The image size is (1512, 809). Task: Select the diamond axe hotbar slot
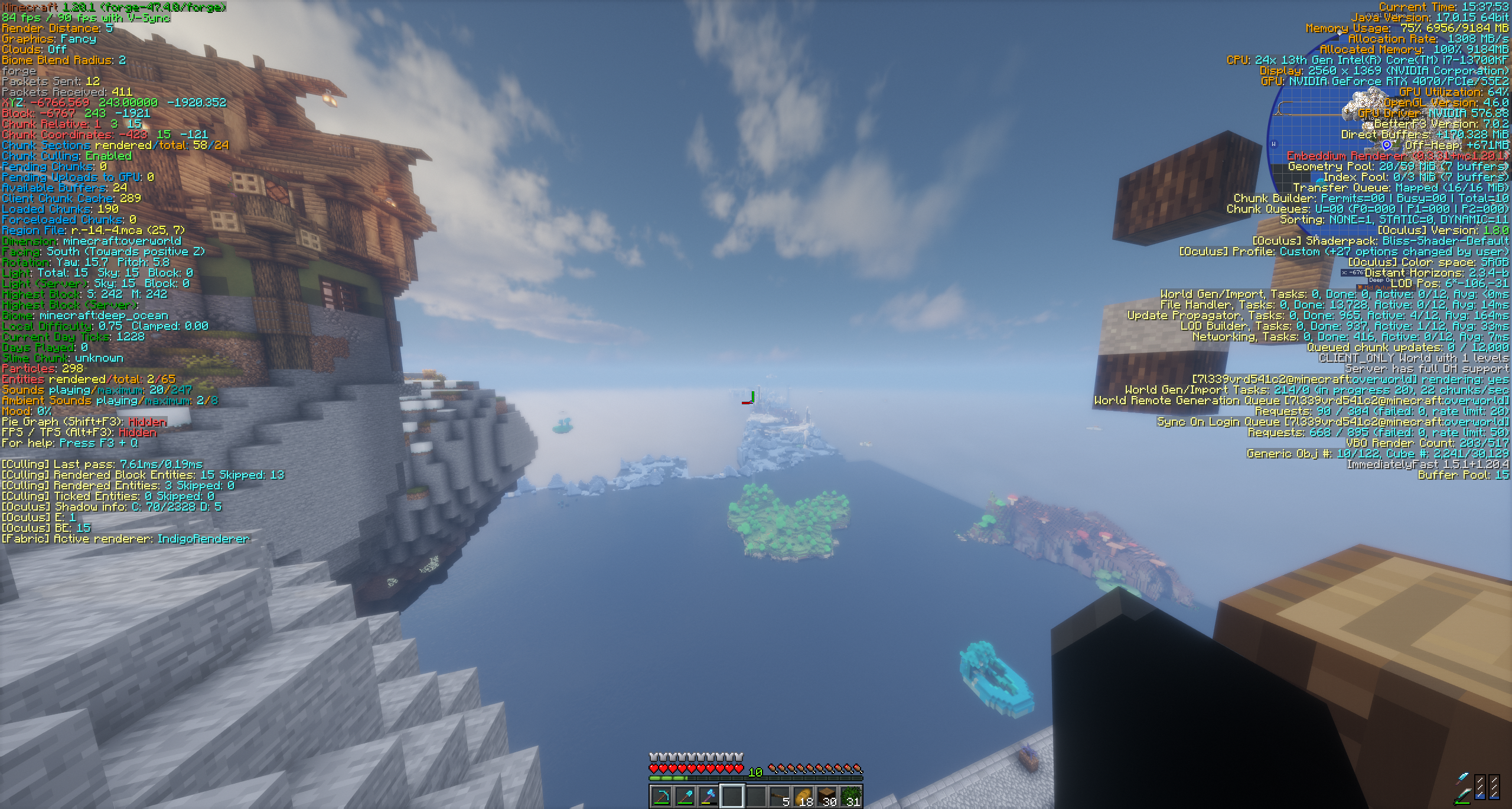point(709,797)
